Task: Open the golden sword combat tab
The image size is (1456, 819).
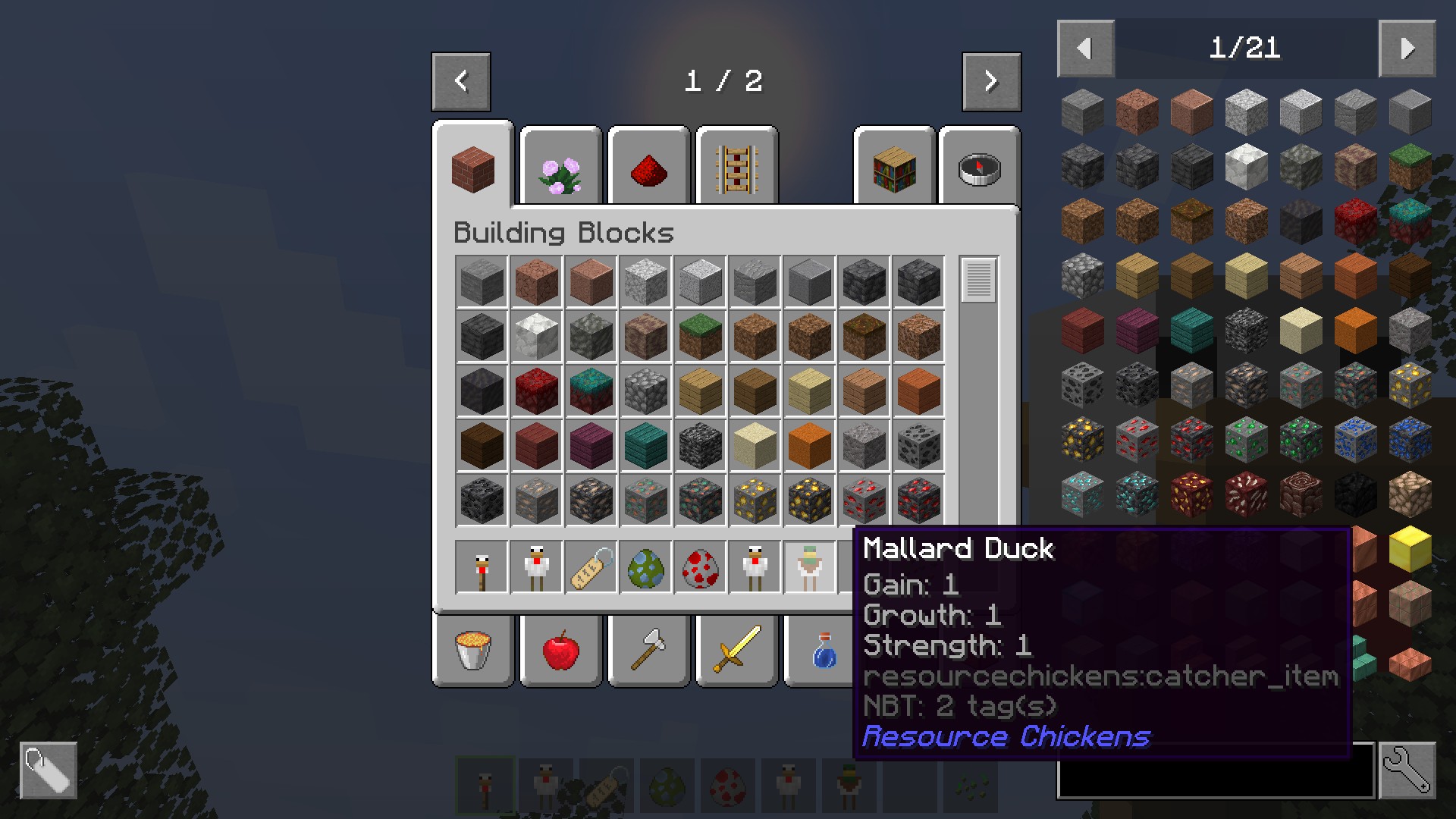Action: [737, 651]
